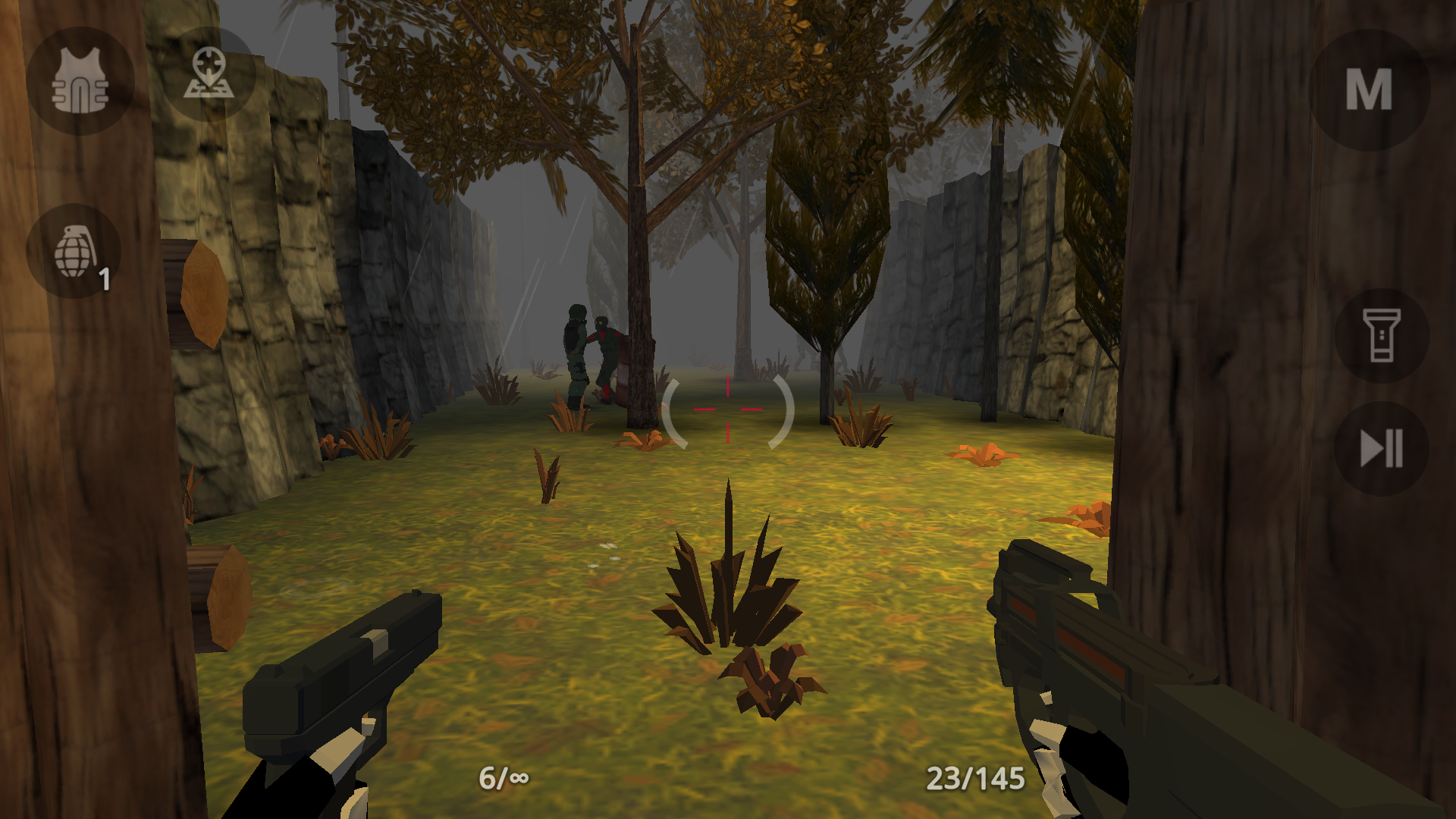
Task: Click the grenade count badge
Action: click(x=105, y=279)
